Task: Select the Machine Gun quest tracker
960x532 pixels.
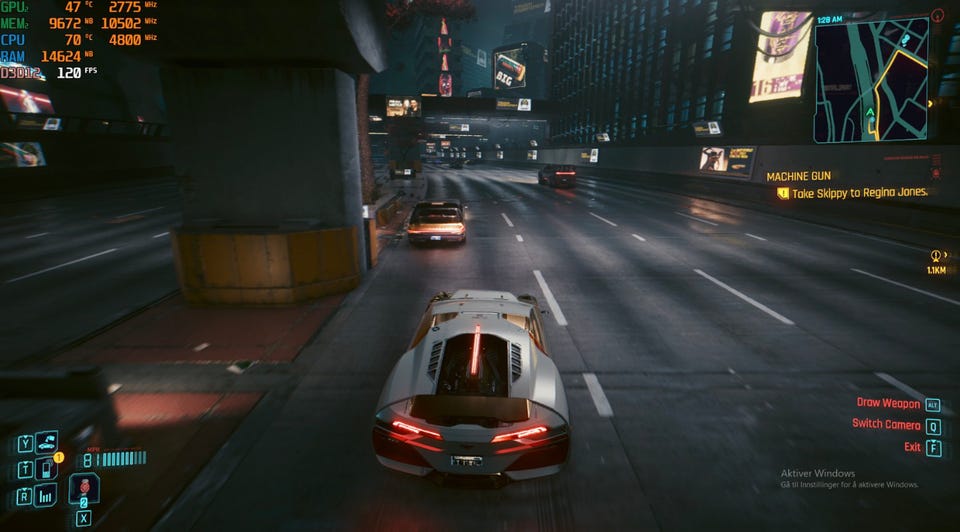Action: (798, 176)
